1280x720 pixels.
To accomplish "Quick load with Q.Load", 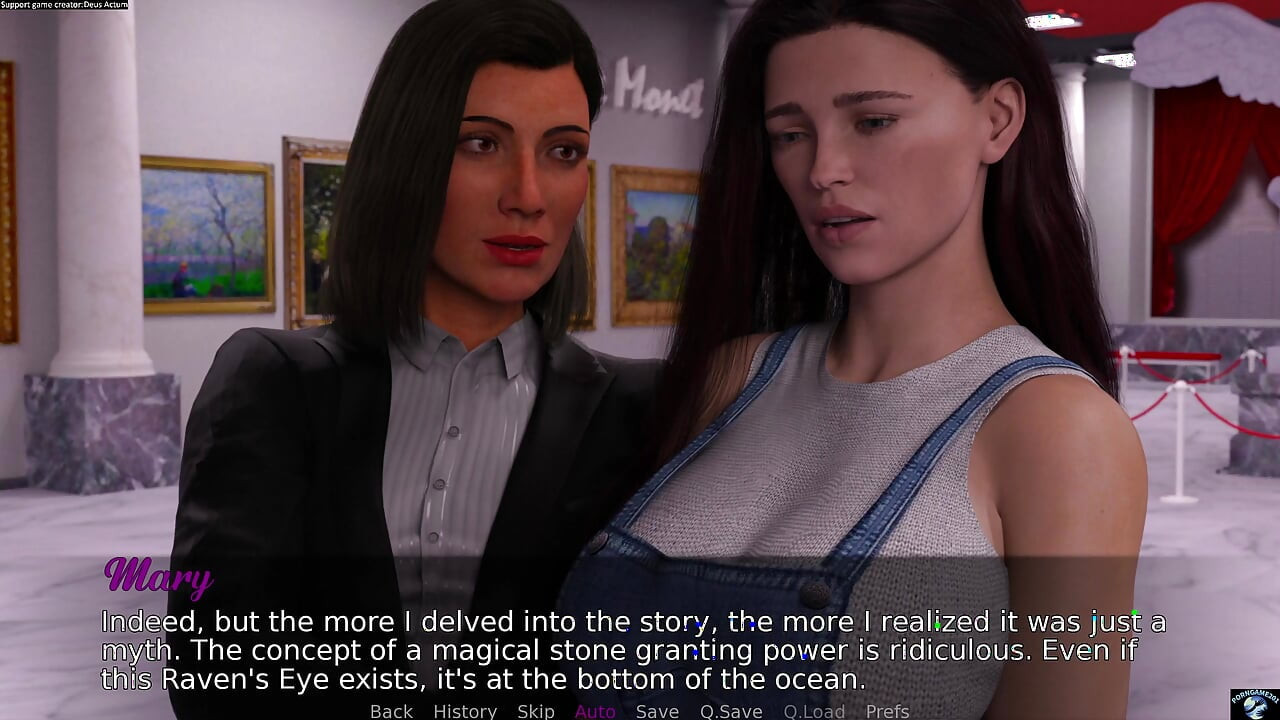I will 814,711.
